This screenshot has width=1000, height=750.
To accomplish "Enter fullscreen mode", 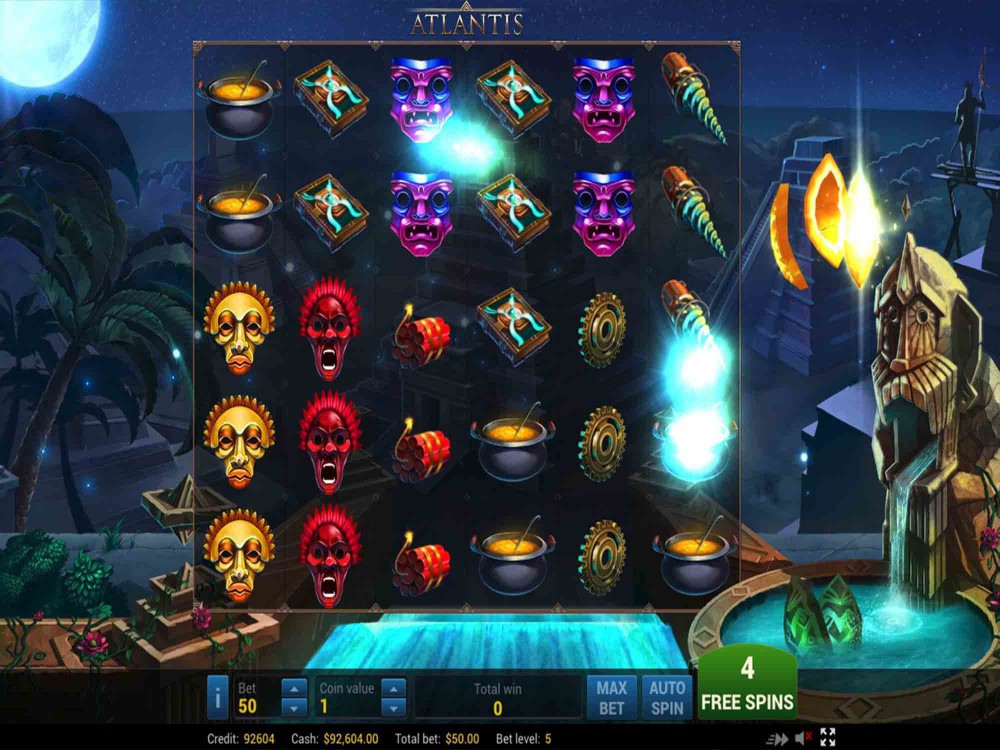I will tap(828, 738).
